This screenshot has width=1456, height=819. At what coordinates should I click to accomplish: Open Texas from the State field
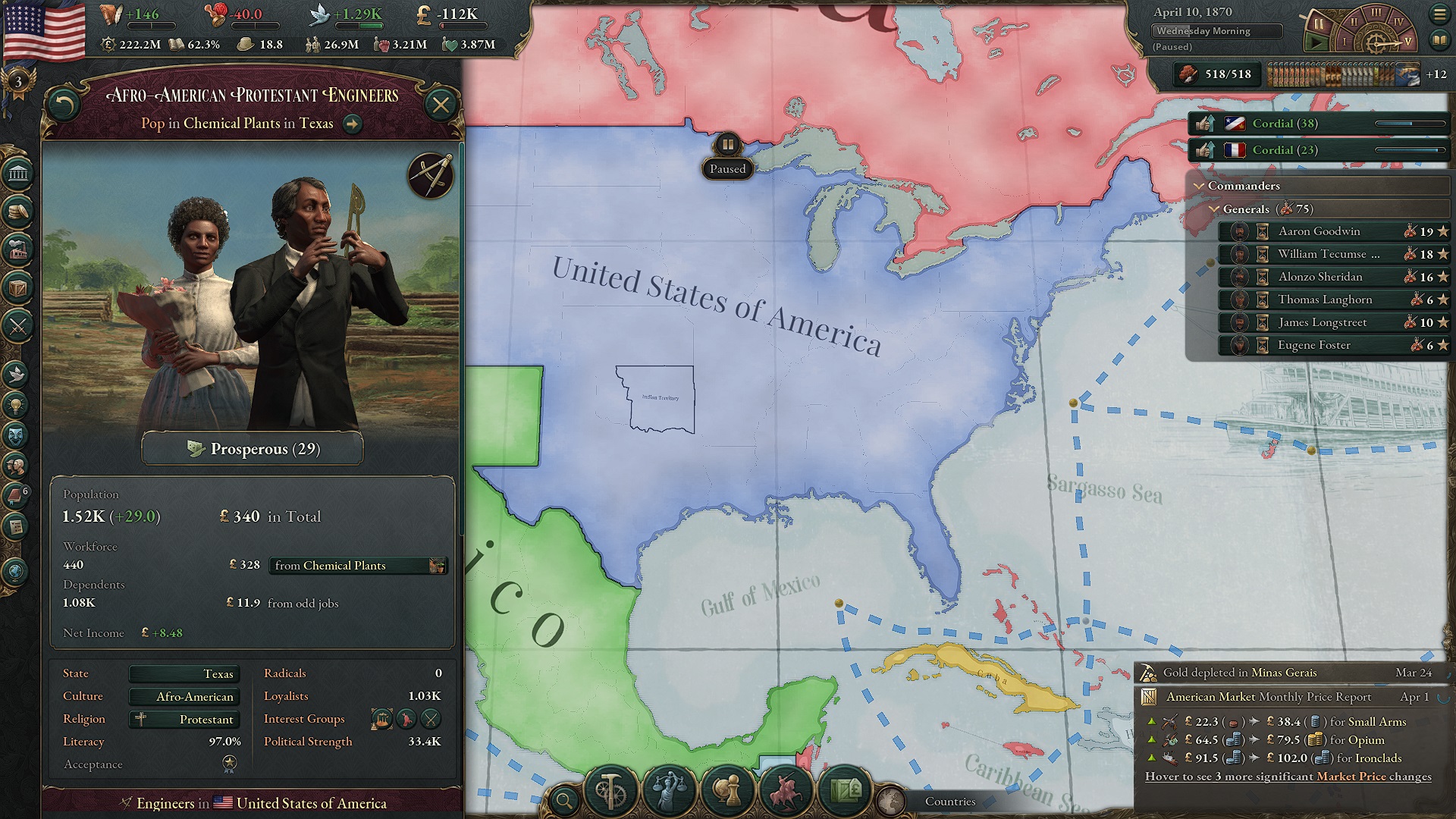click(184, 674)
